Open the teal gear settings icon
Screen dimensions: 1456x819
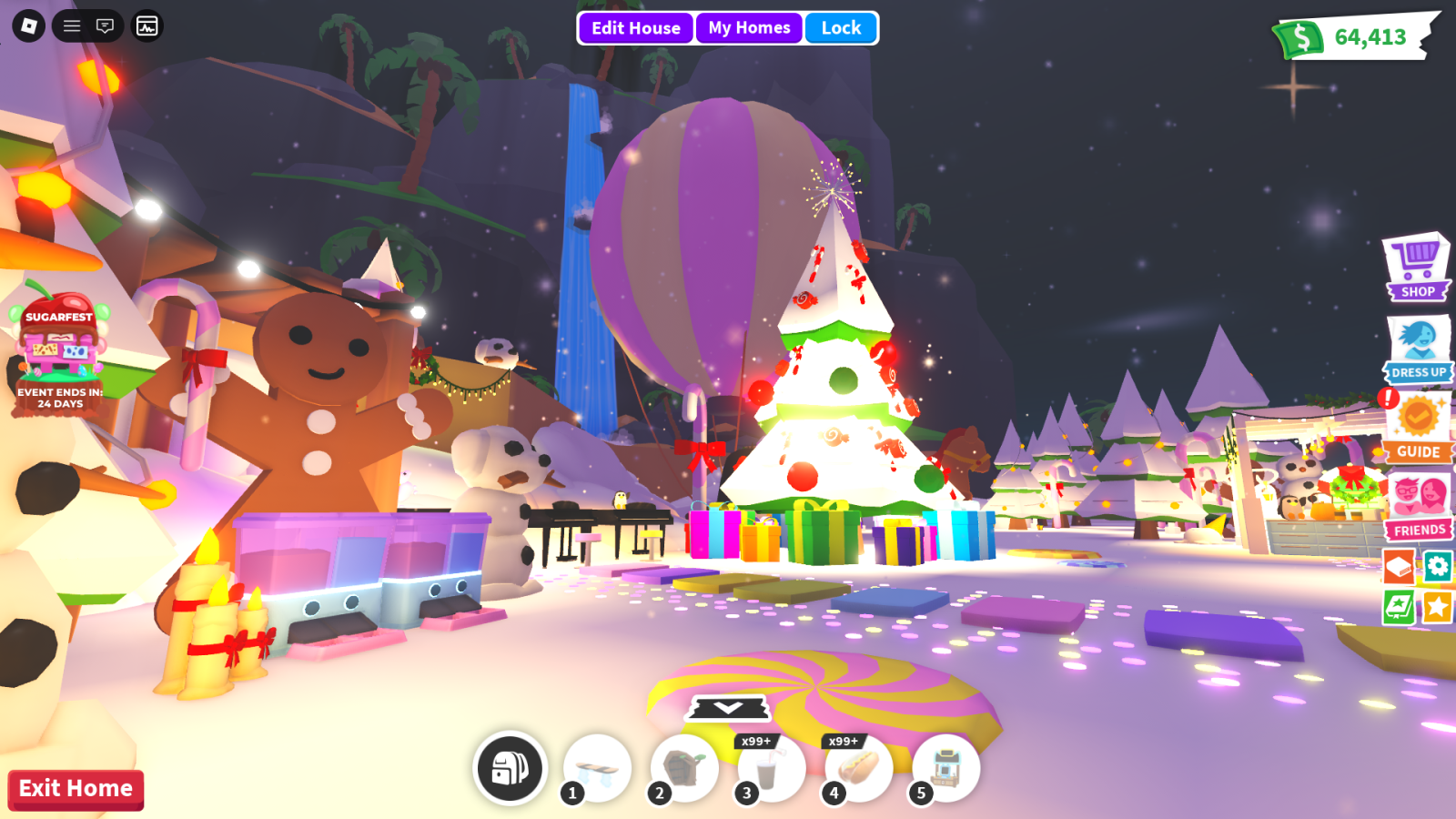[x=1438, y=567]
